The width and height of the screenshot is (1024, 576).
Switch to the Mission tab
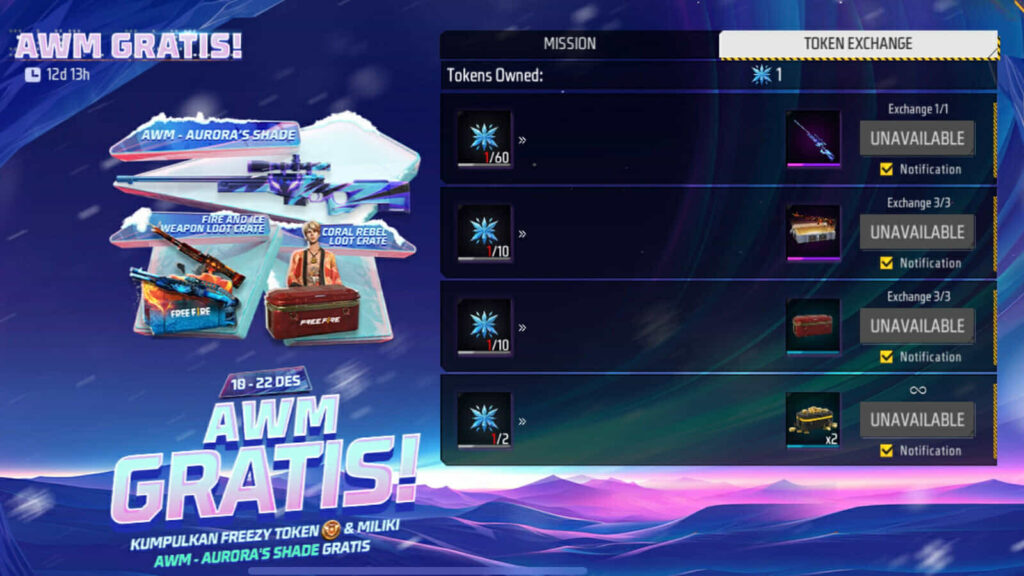coord(569,44)
